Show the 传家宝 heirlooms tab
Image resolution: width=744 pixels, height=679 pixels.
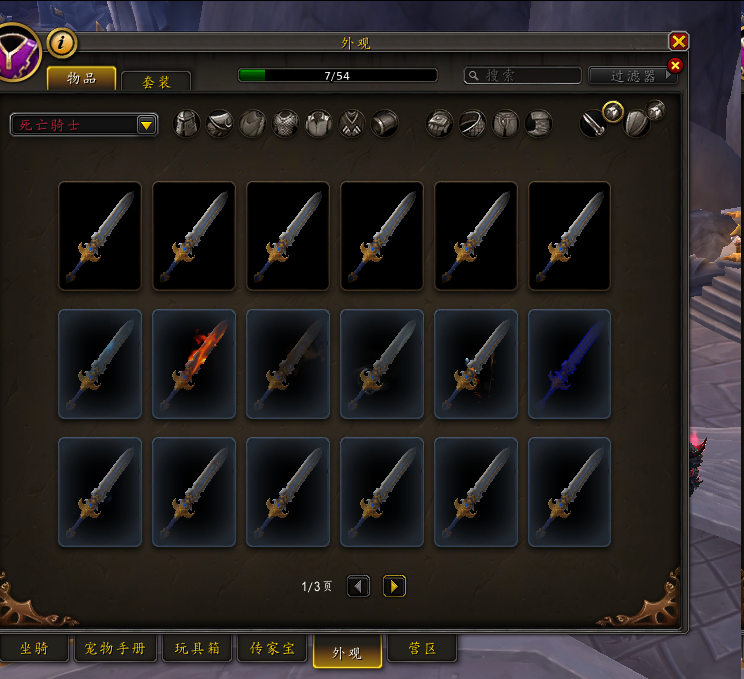[x=272, y=649]
